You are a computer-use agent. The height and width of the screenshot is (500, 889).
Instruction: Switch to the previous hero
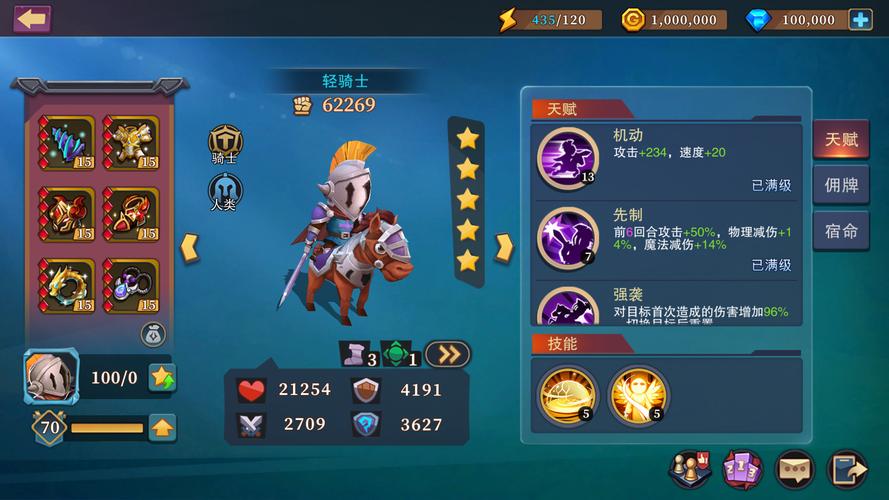coord(189,247)
